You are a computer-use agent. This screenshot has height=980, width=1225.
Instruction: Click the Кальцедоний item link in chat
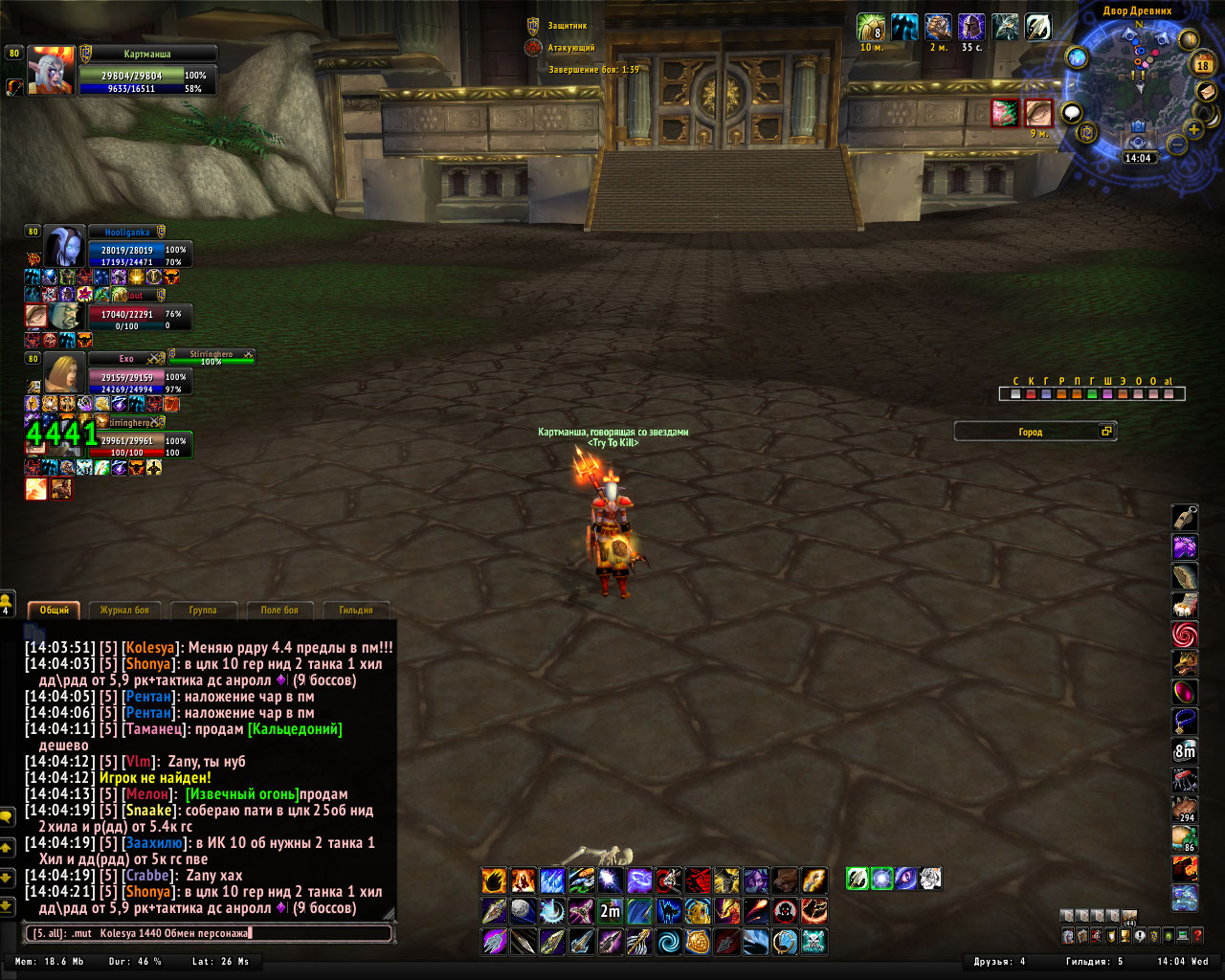[x=295, y=729]
